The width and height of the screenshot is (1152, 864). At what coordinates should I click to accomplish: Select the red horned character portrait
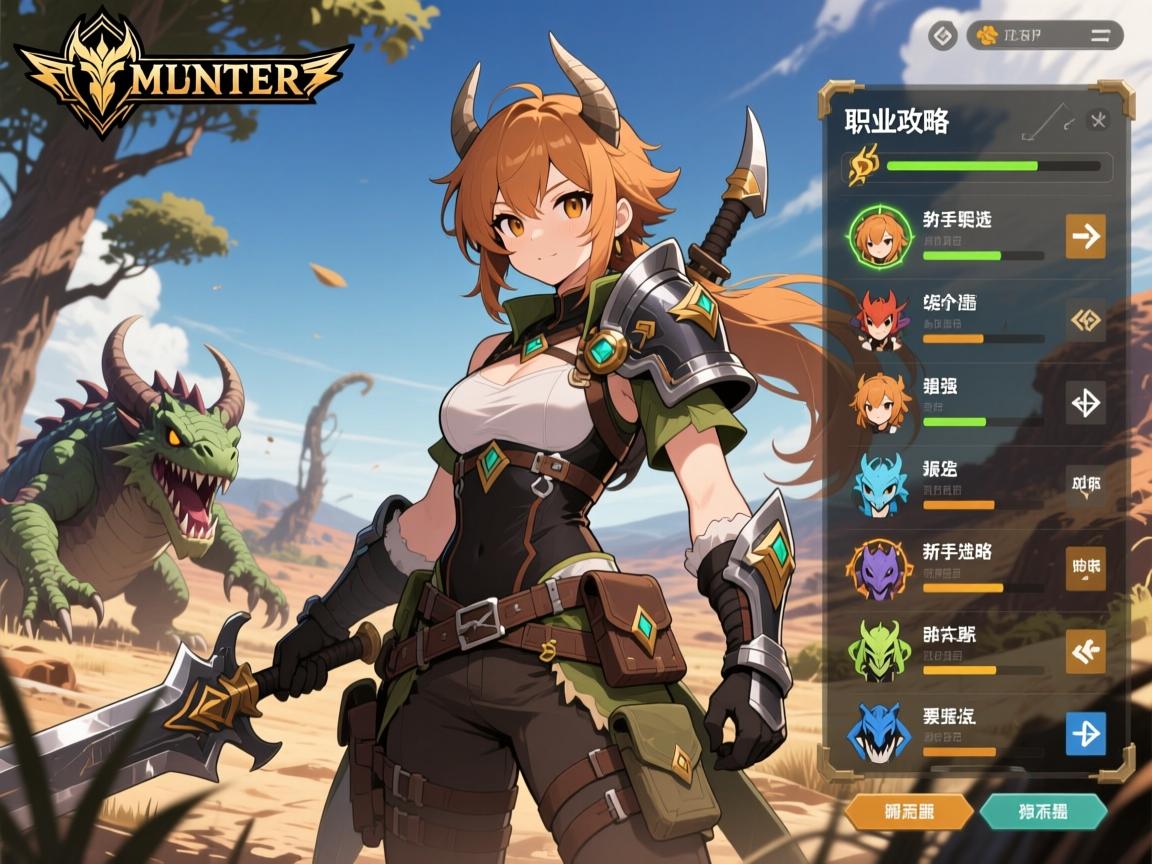point(880,319)
